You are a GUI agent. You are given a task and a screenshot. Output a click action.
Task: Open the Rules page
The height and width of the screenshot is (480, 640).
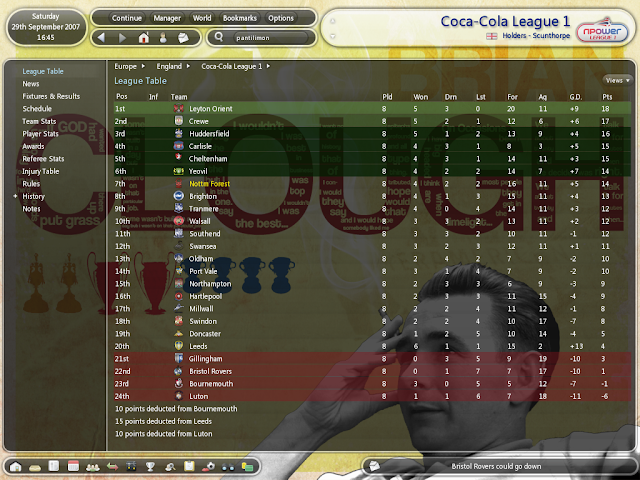[31, 184]
